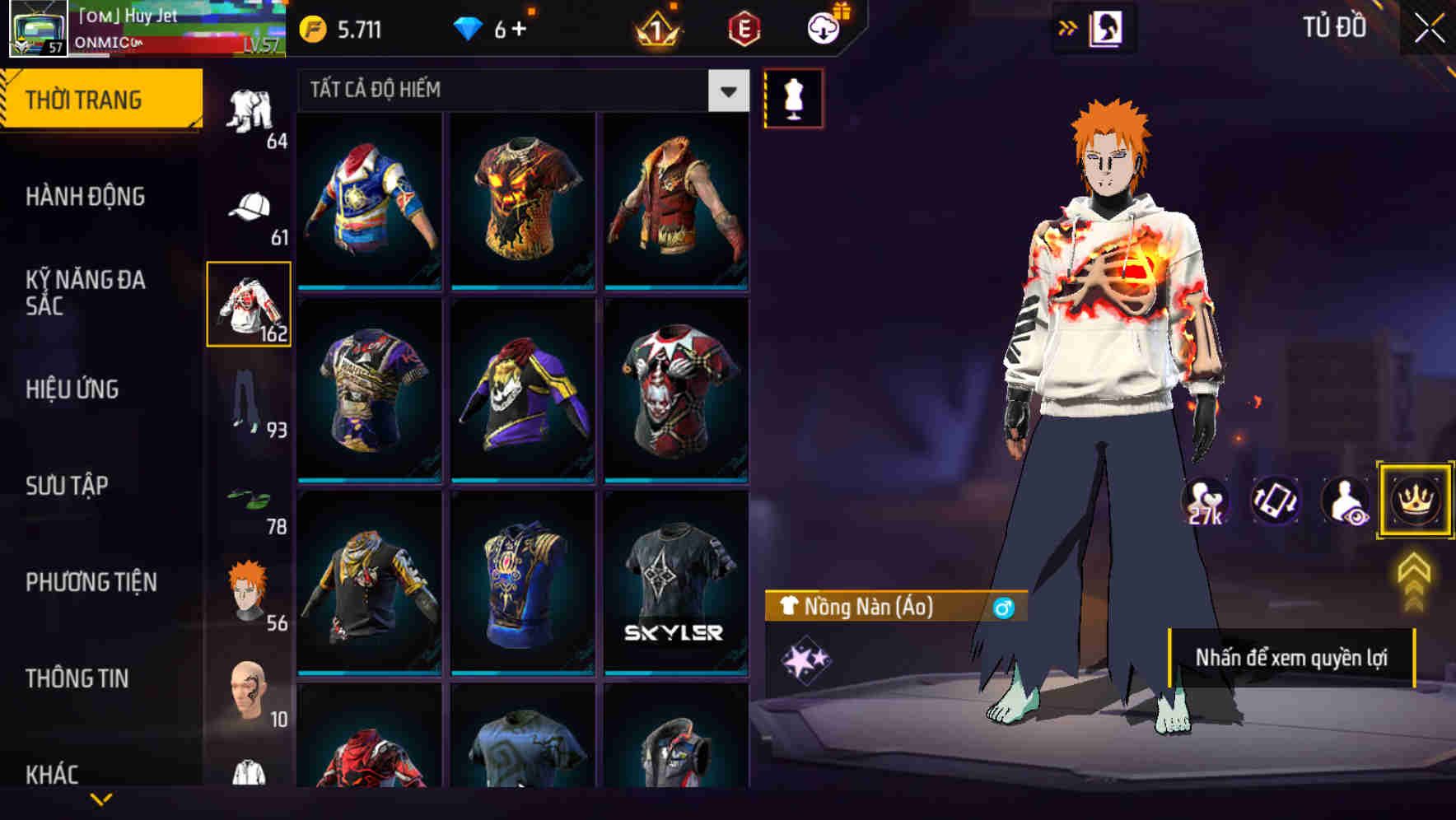Screen dimensions: 1456x820
Task: Expand the KHÁC section chevron at bottom
Action: click(102, 797)
